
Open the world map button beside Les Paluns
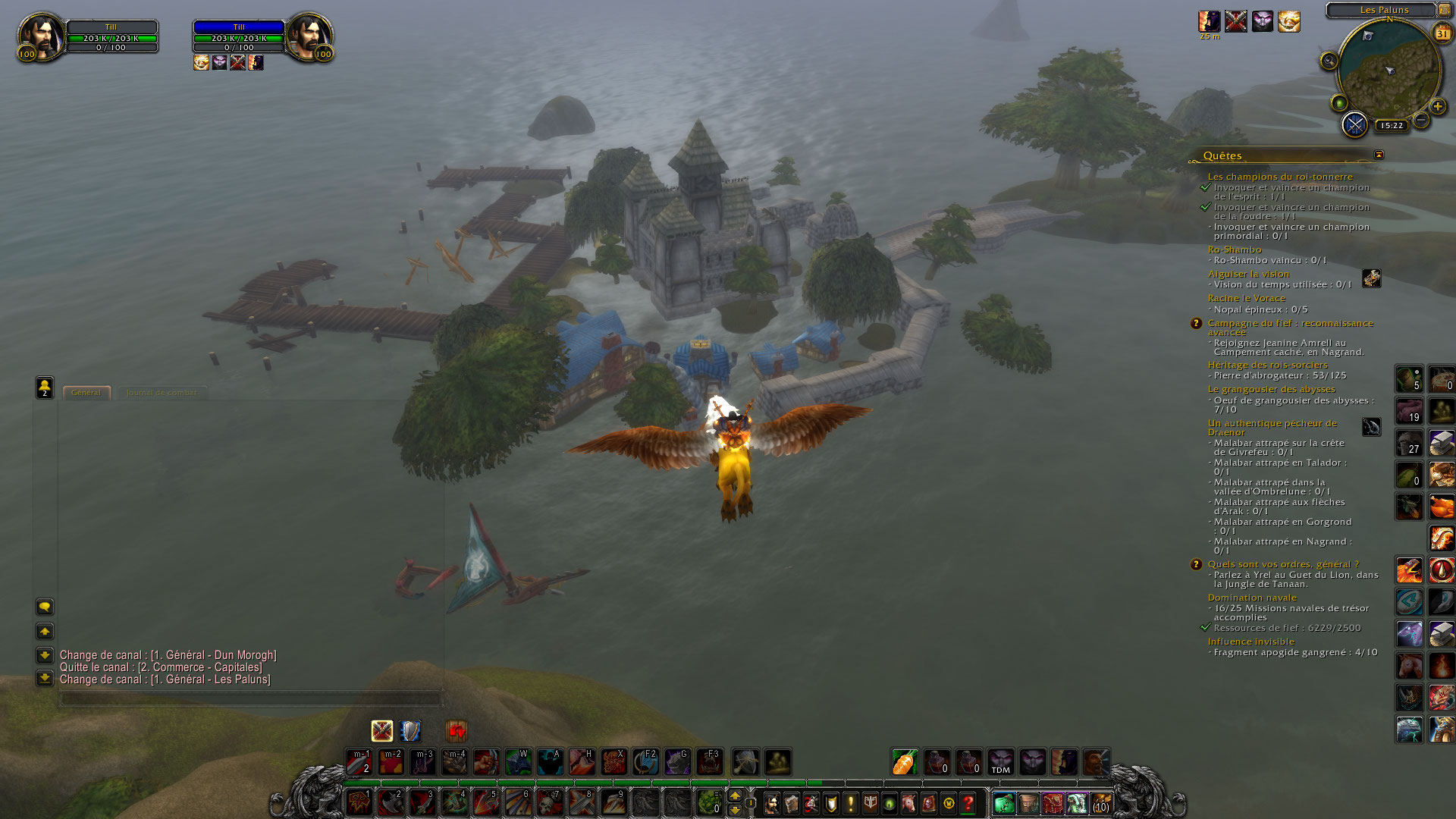pyautogui.click(x=1445, y=10)
